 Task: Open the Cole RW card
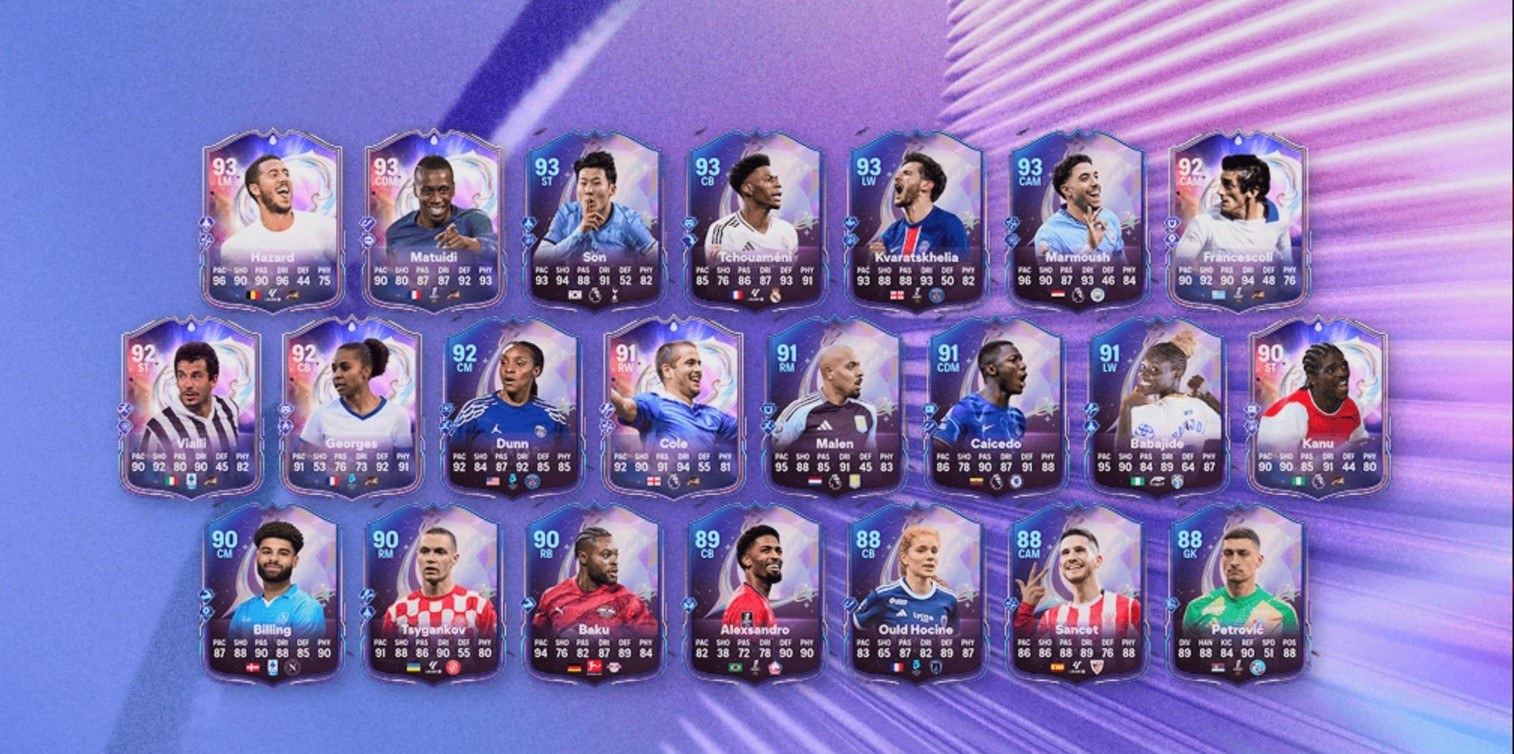click(673, 407)
